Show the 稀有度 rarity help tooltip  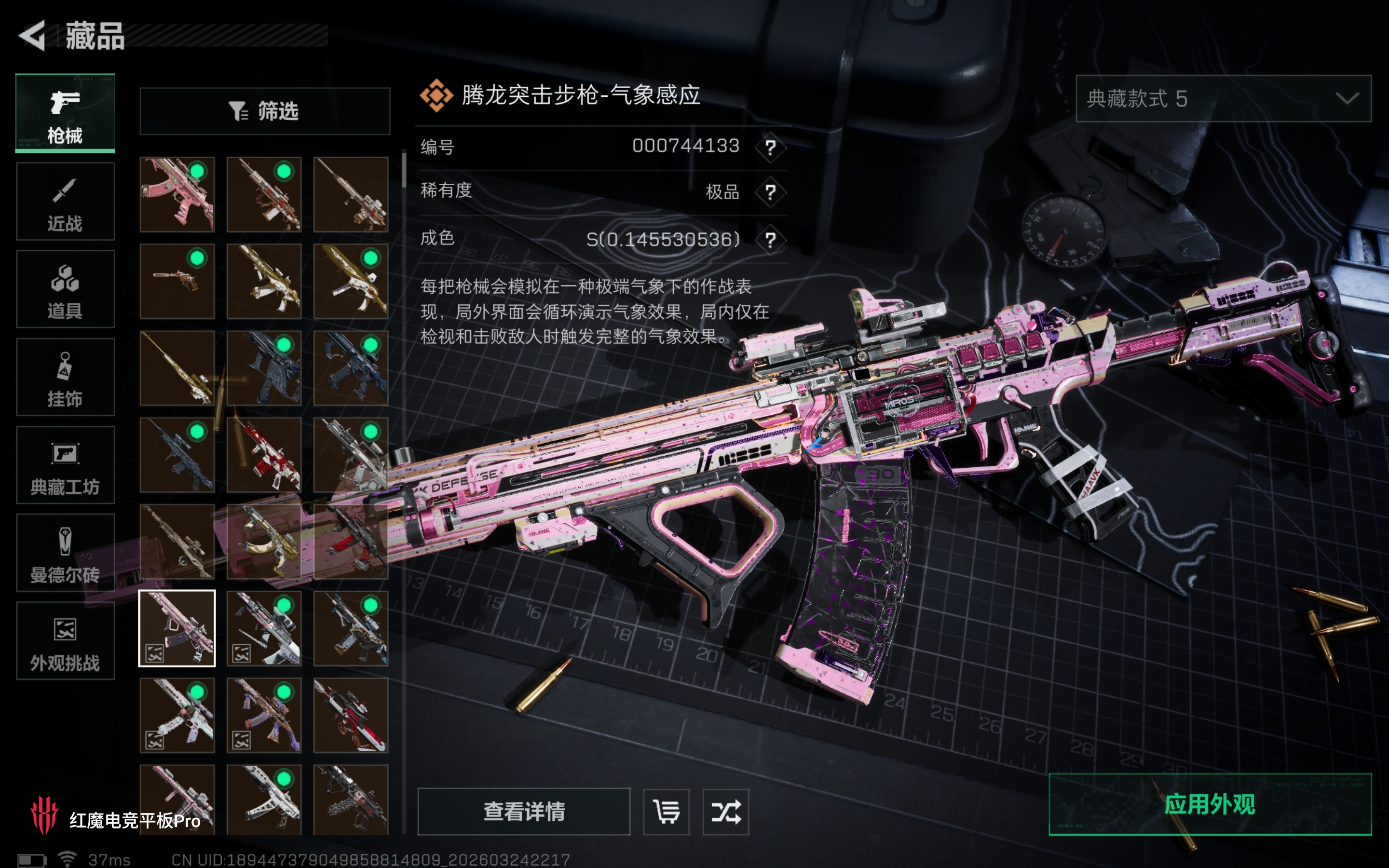[x=770, y=192]
